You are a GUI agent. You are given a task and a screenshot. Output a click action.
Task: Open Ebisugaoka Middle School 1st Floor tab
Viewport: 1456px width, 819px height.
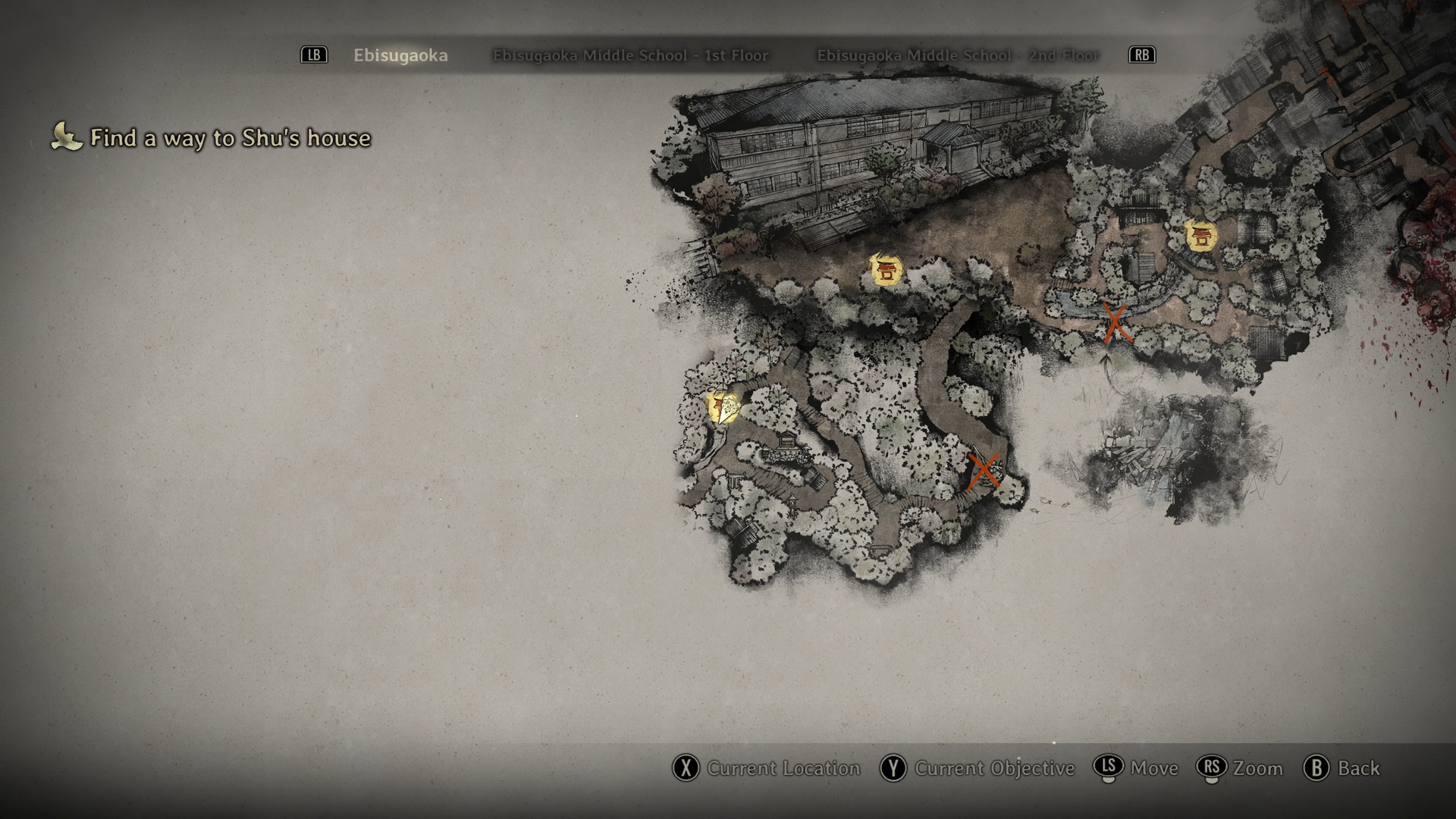click(630, 55)
